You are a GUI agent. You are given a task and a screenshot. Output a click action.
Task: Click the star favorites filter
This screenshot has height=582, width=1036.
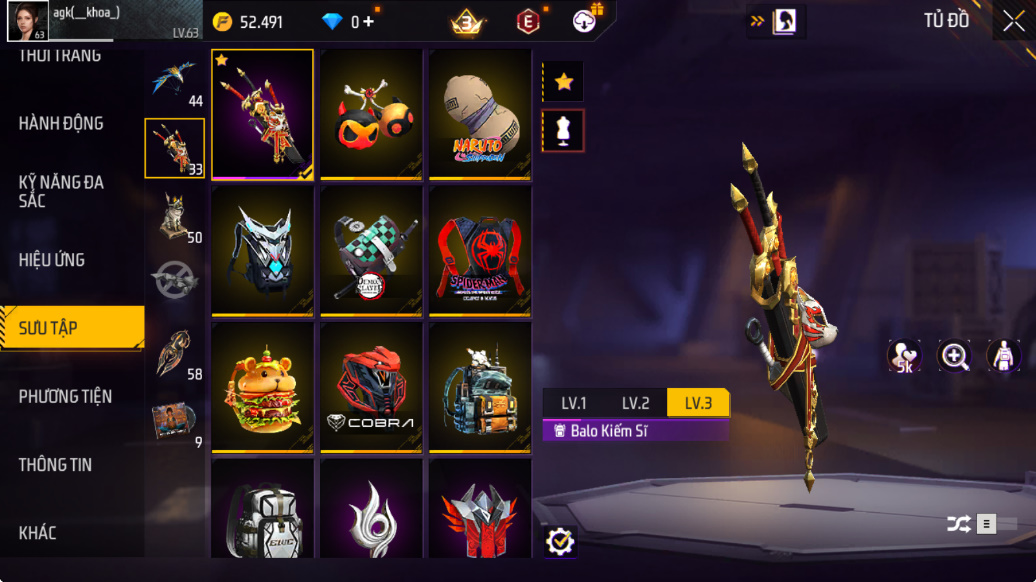pyautogui.click(x=563, y=82)
